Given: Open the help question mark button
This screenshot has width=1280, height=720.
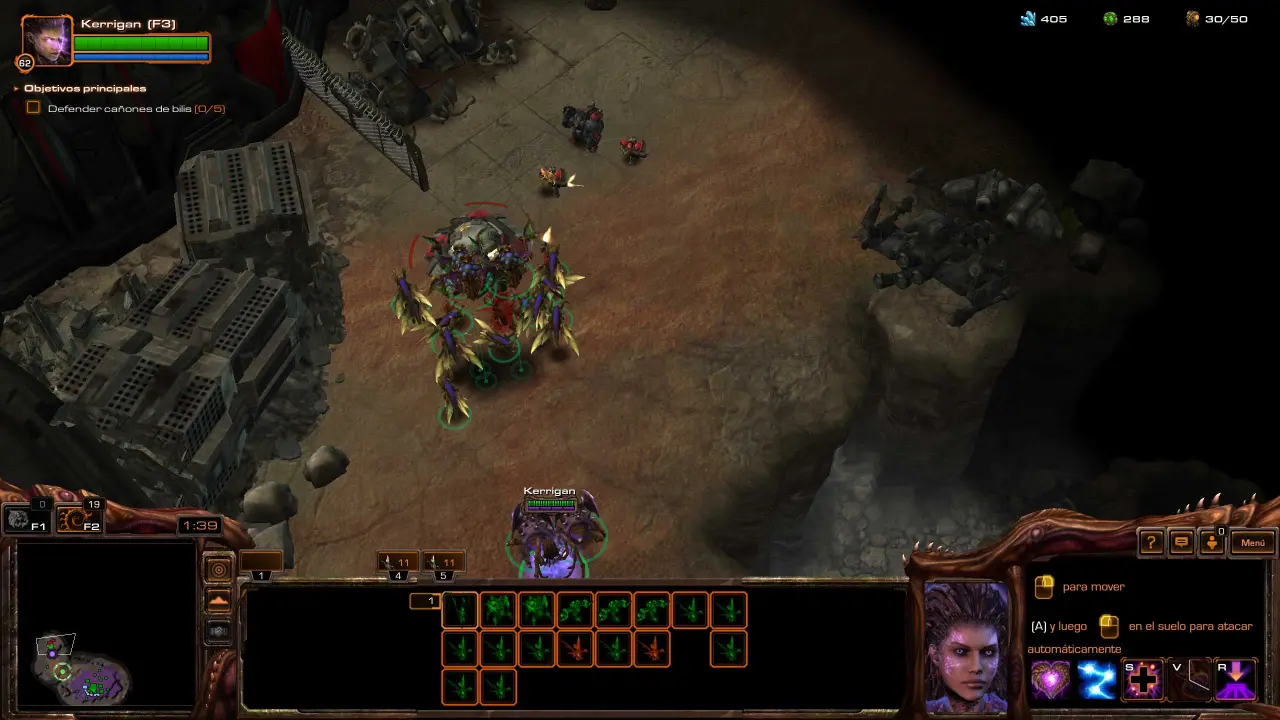Looking at the screenshot, I should tap(1151, 543).
